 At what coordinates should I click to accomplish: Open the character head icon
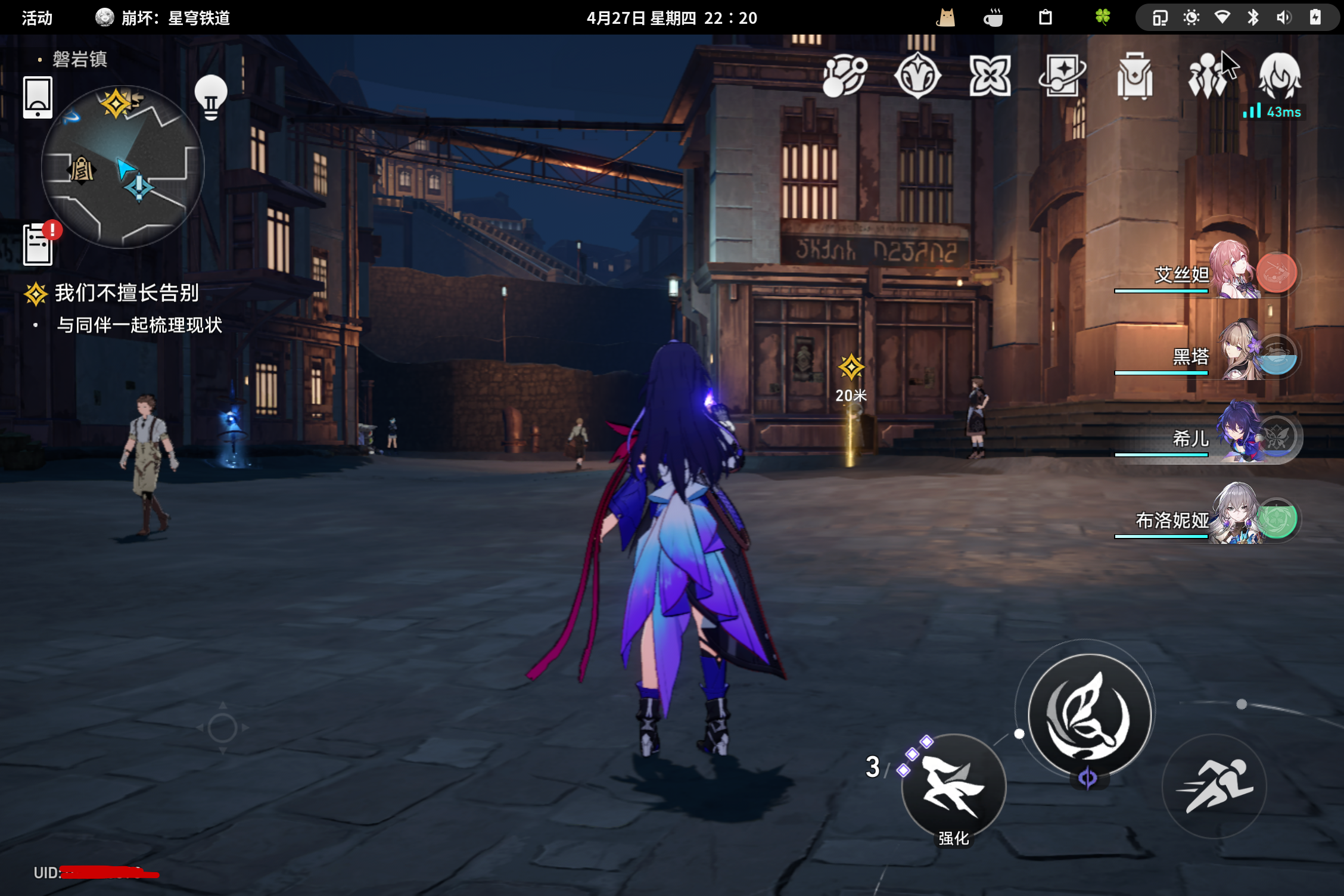pyautogui.click(x=1280, y=75)
